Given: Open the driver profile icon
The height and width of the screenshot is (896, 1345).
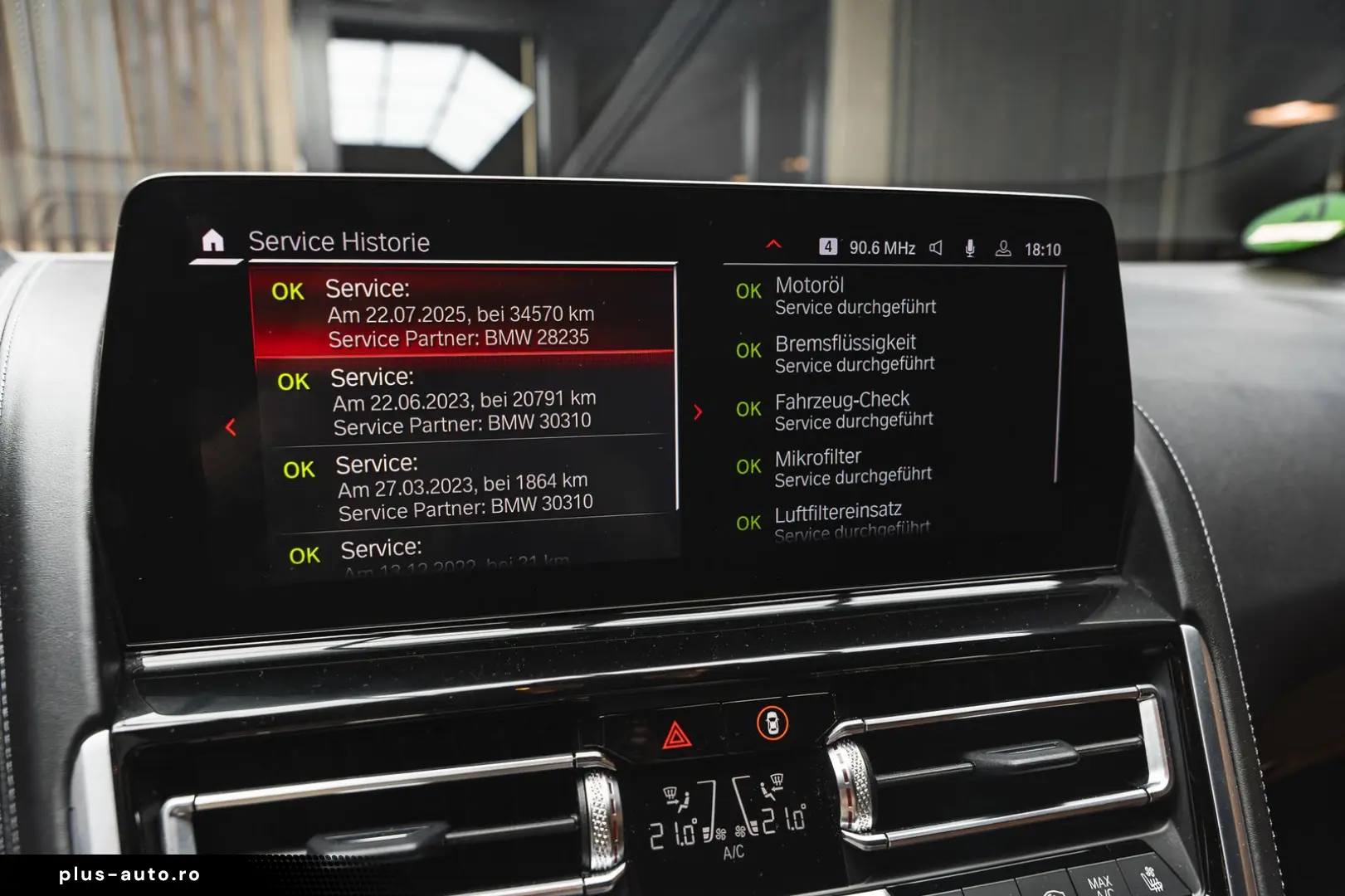Looking at the screenshot, I should coord(1003,248).
